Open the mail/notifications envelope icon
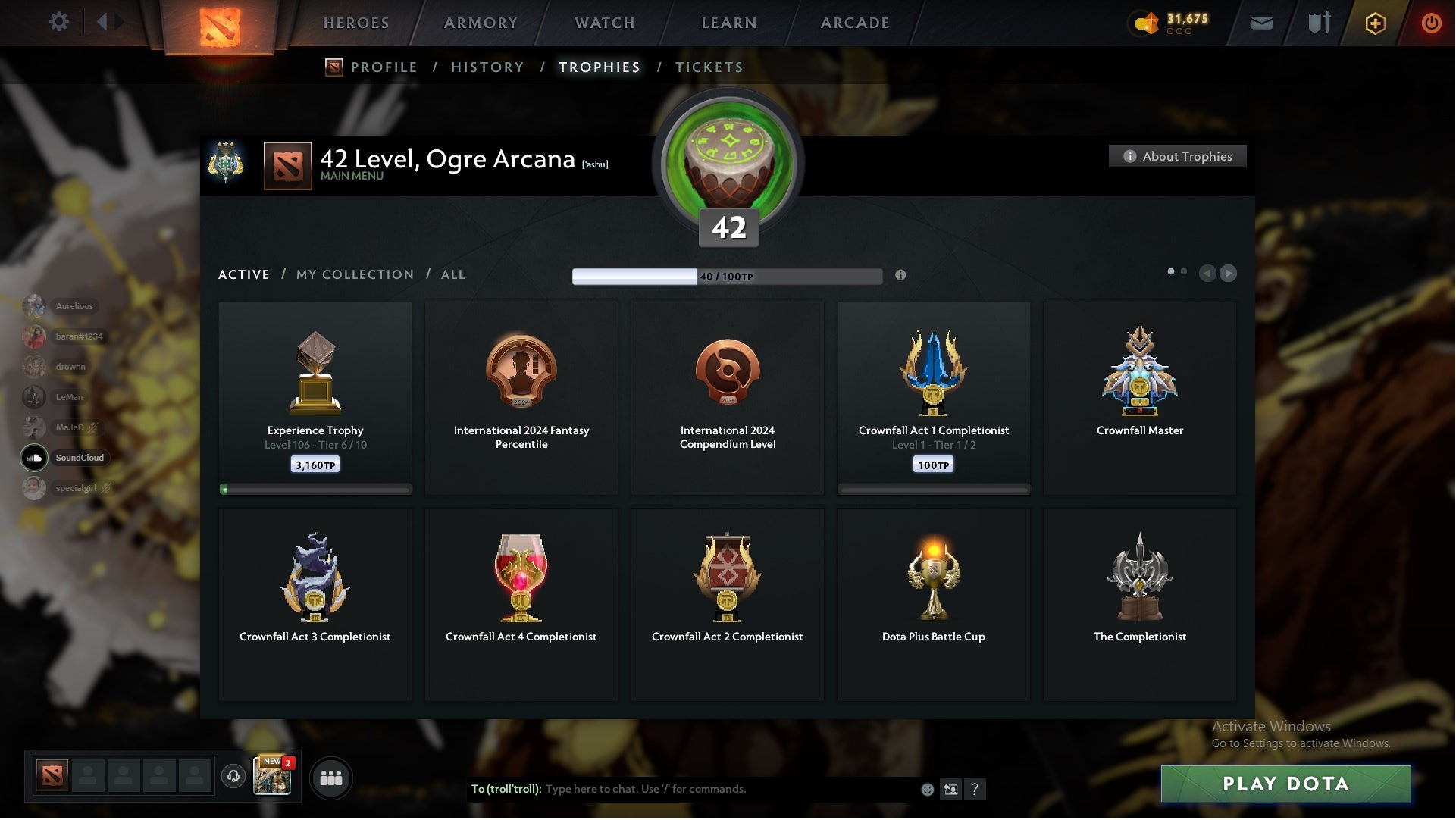This screenshot has width=1456, height=820. coord(1261,23)
